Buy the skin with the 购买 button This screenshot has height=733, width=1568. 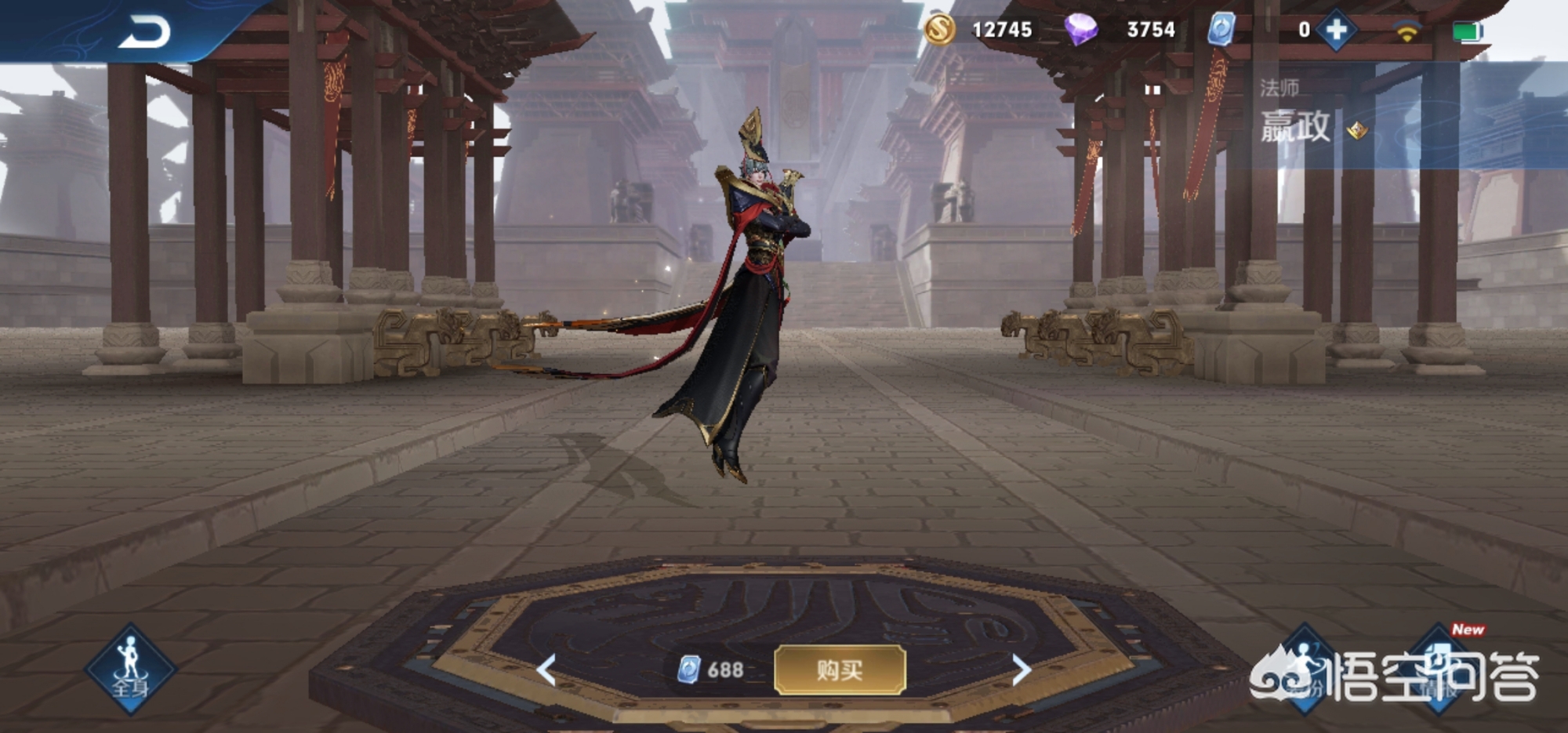840,670
